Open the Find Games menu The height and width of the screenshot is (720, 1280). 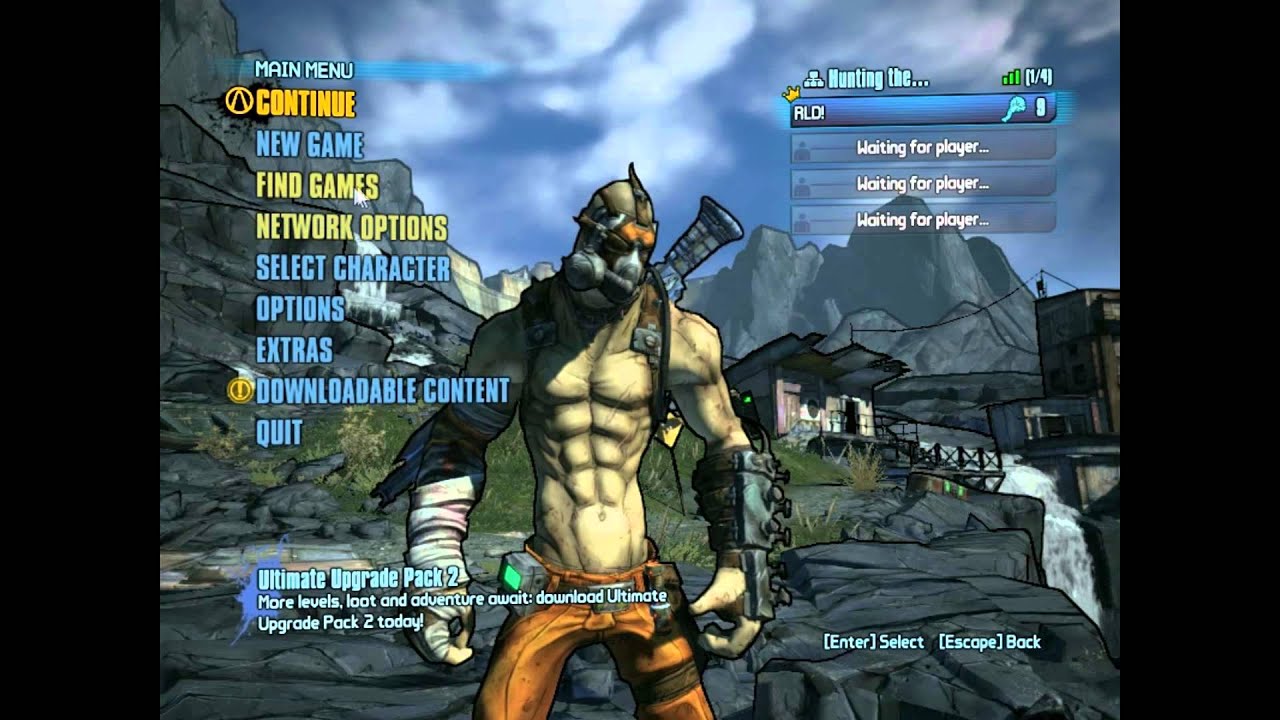[x=317, y=186]
